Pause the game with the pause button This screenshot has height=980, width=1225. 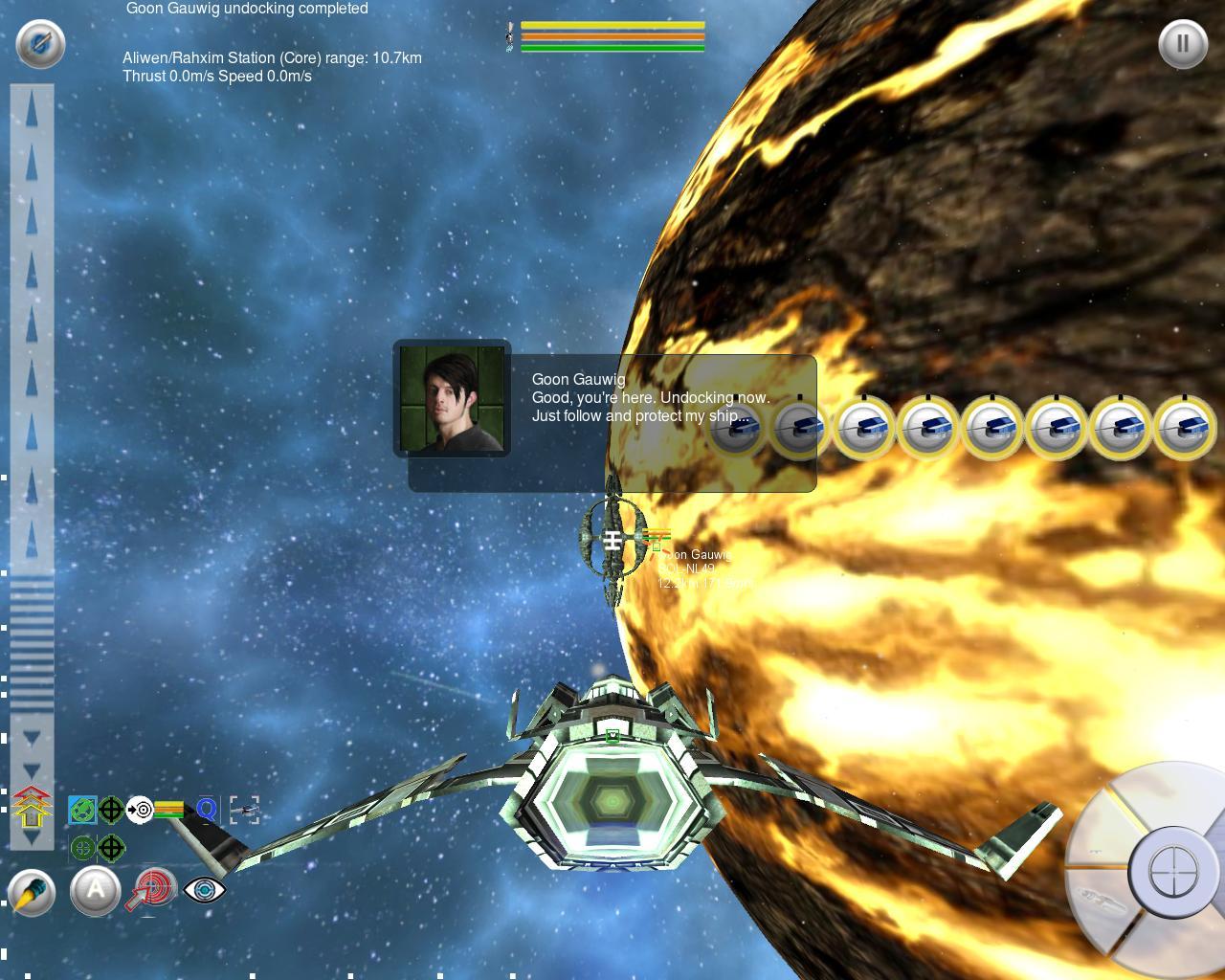[1182, 44]
